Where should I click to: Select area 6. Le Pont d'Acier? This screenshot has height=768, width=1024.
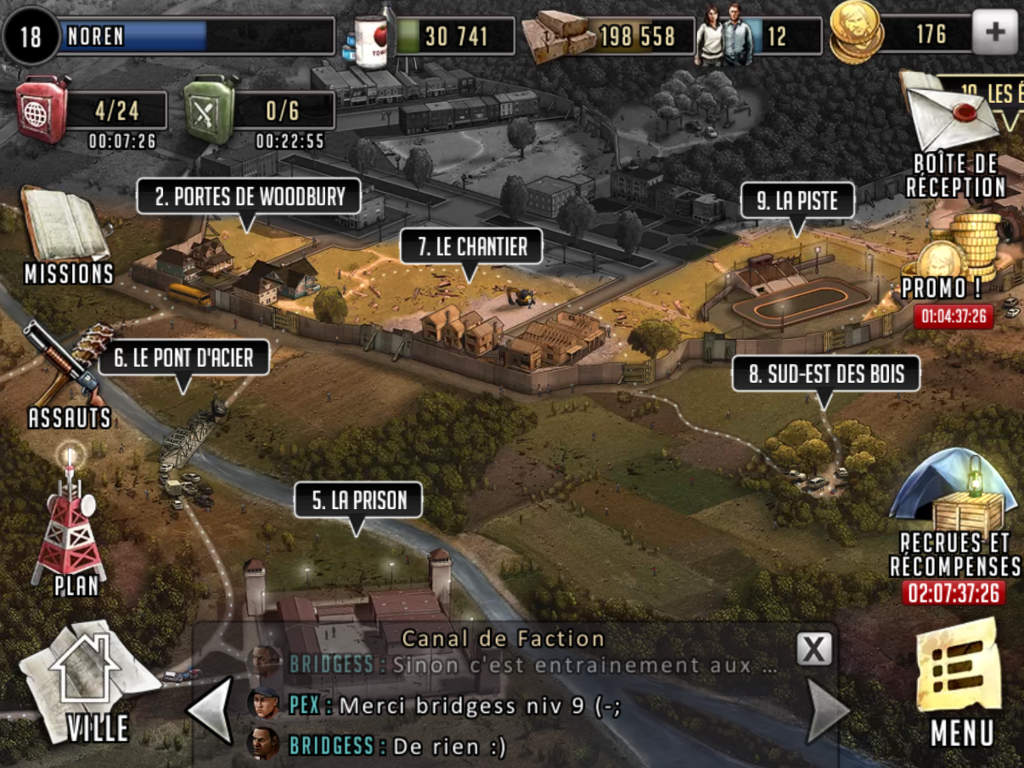click(184, 357)
